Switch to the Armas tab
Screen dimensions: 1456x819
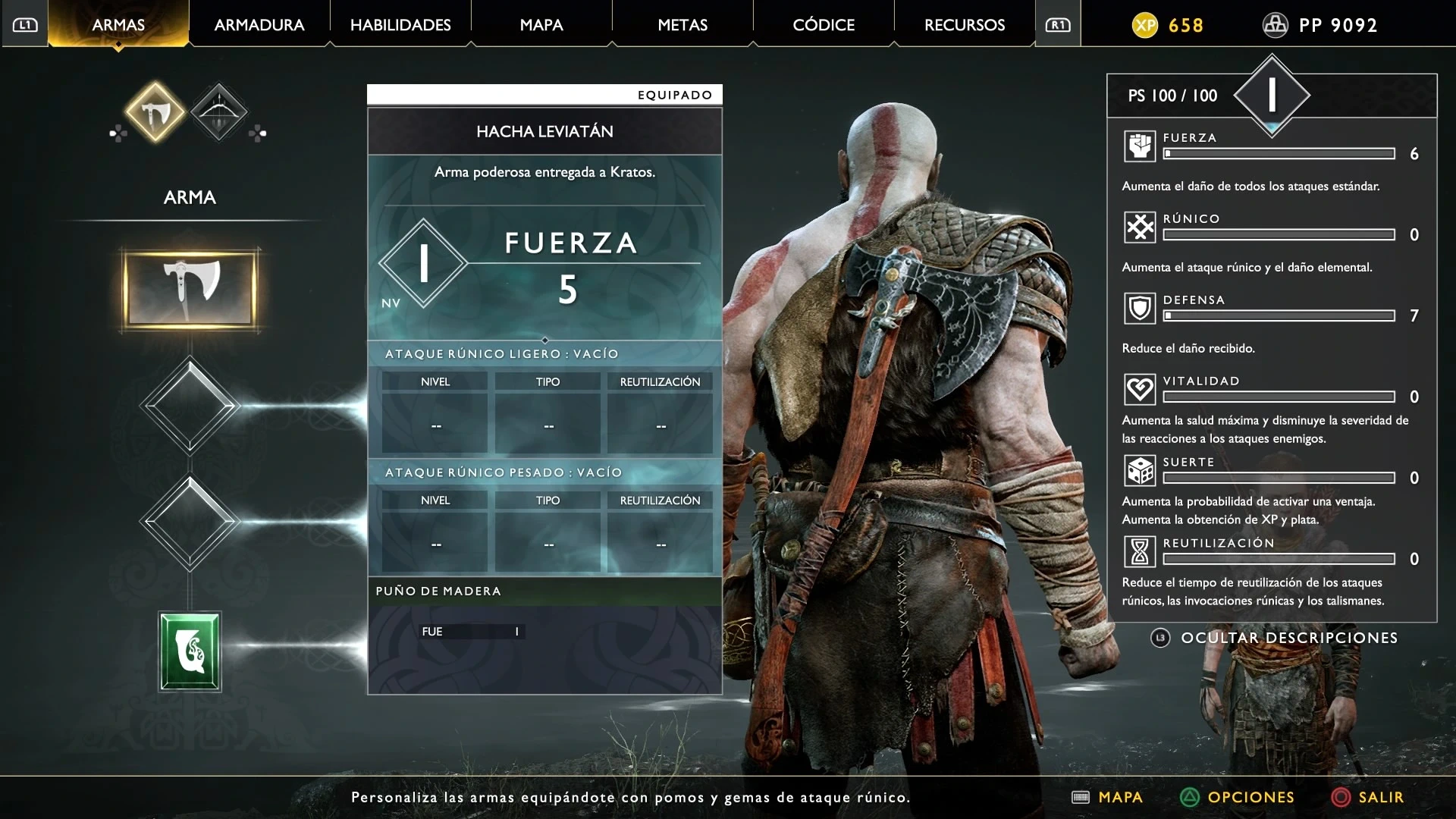(118, 25)
